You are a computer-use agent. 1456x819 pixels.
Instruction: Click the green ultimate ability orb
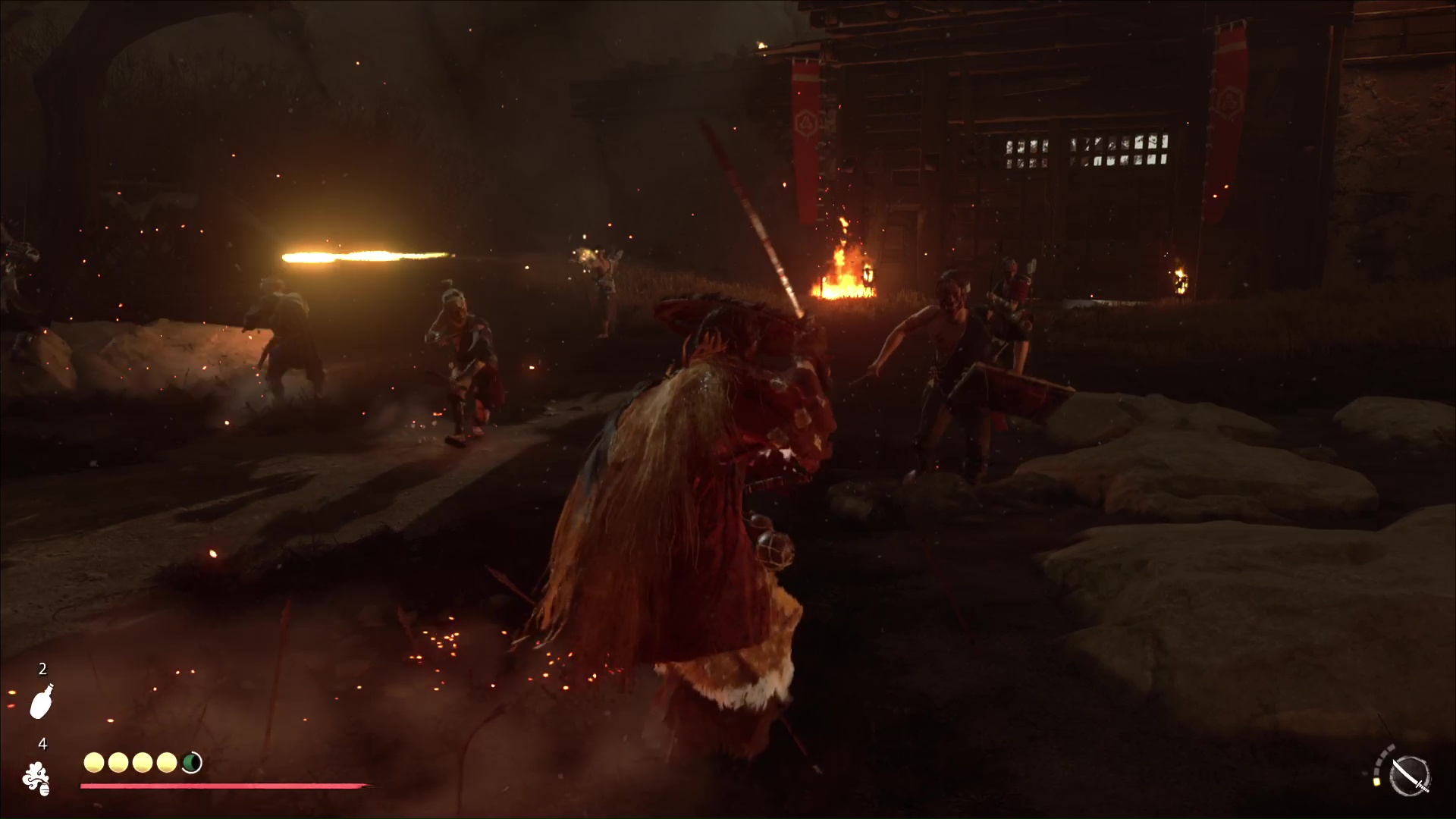coord(191,763)
